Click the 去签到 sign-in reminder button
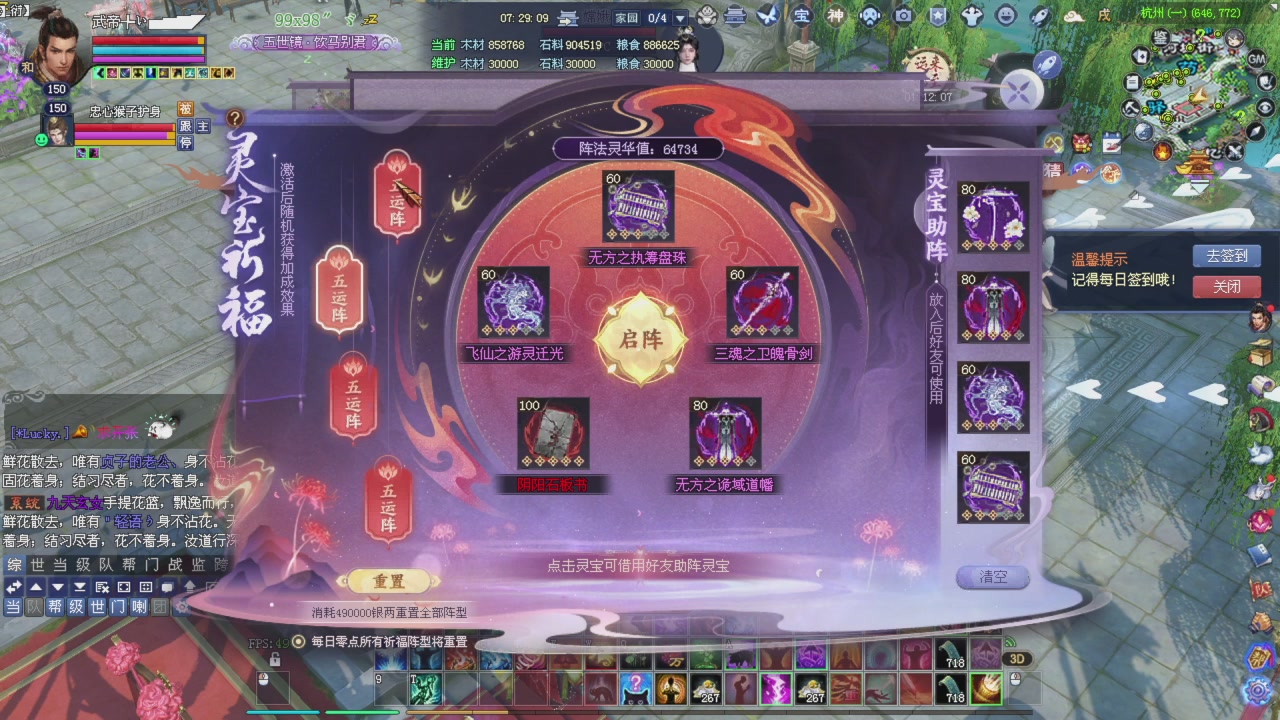This screenshot has width=1280, height=720. point(1227,255)
